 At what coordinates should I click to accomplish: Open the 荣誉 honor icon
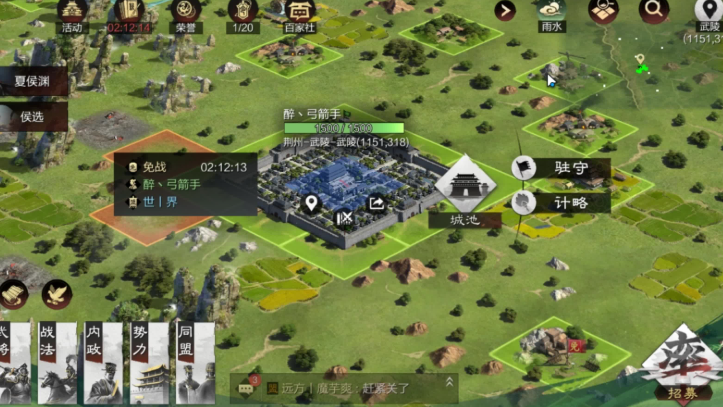[184, 13]
